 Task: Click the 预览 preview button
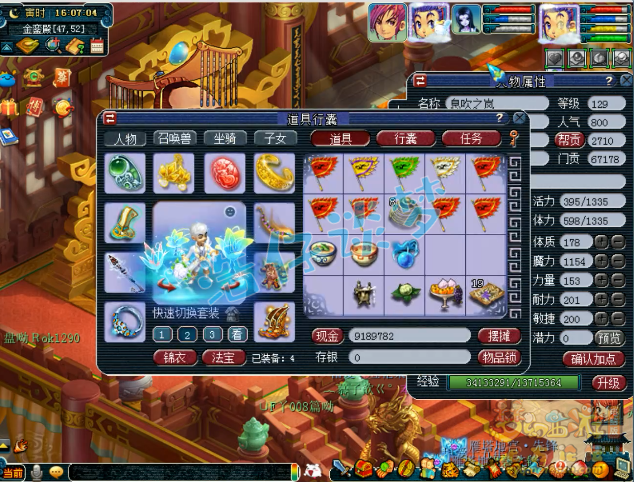[608, 338]
